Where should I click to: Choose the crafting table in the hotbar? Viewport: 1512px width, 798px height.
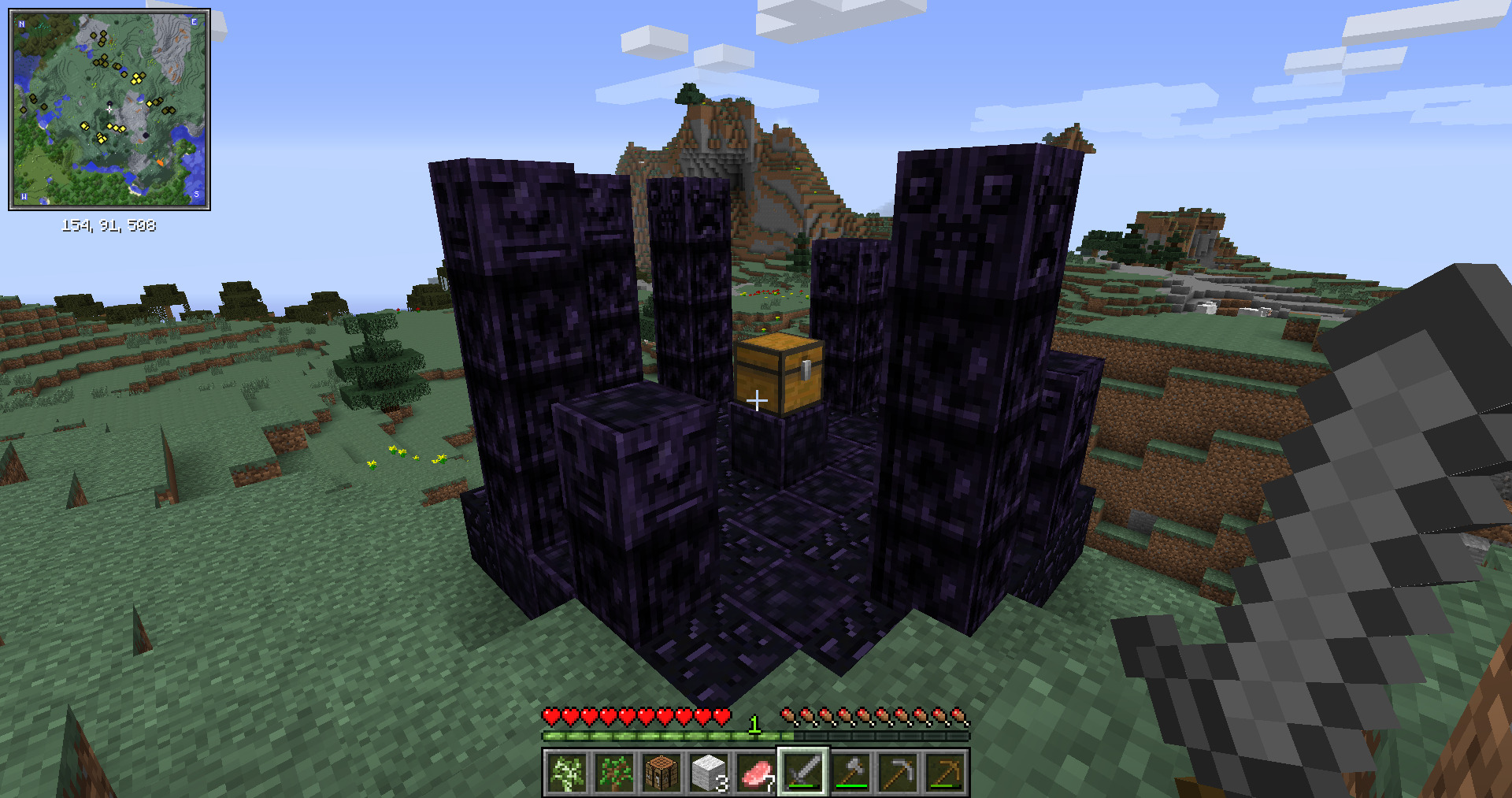click(x=661, y=772)
